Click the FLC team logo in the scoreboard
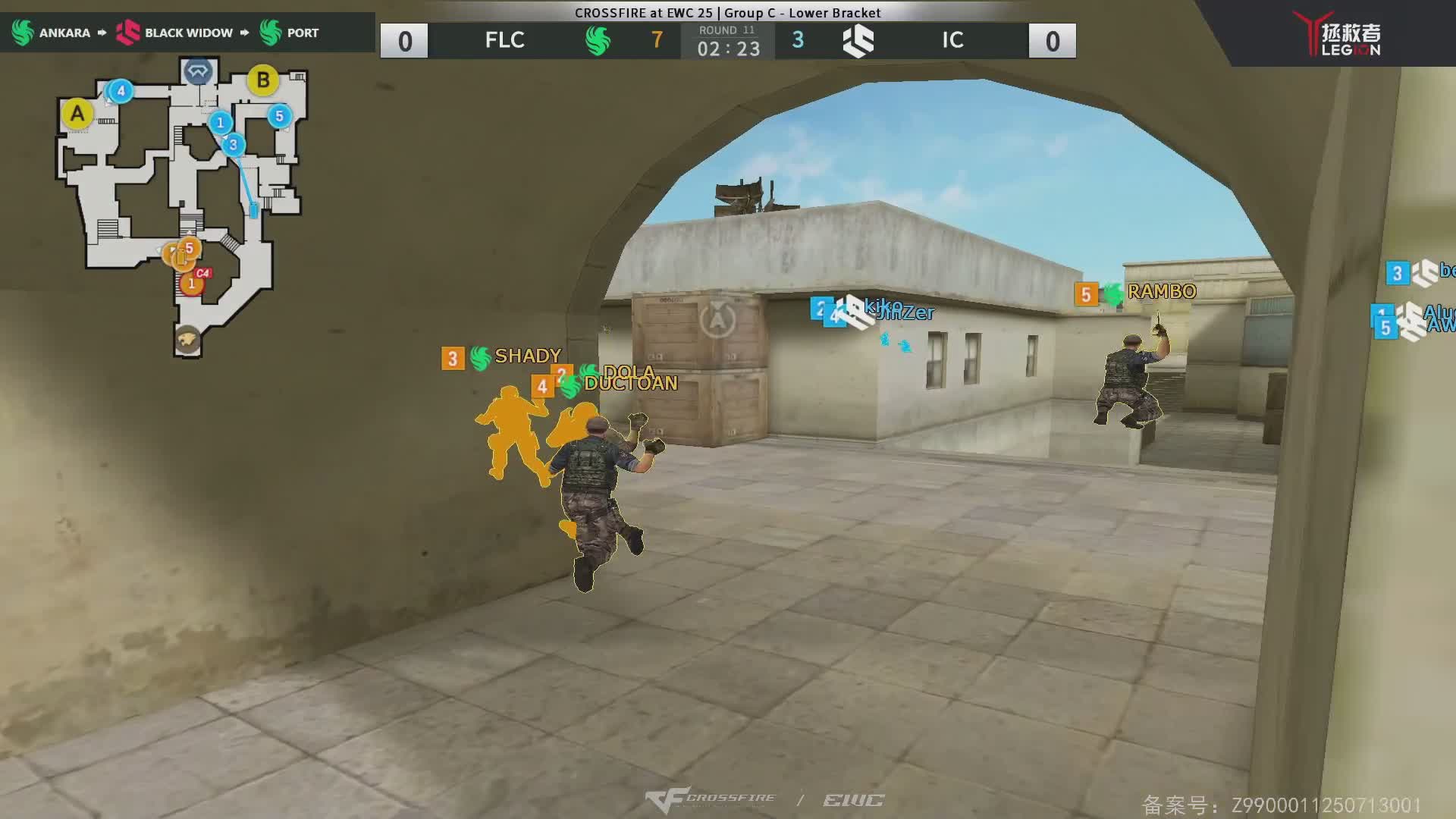Viewport: 1456px width, 819px height. 598,40
